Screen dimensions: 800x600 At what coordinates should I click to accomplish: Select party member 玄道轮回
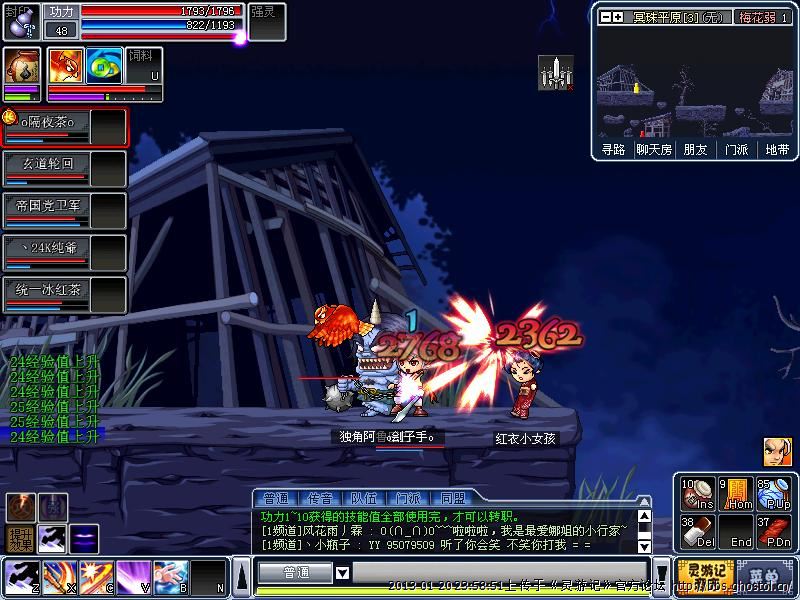click(x=64, y=168)
